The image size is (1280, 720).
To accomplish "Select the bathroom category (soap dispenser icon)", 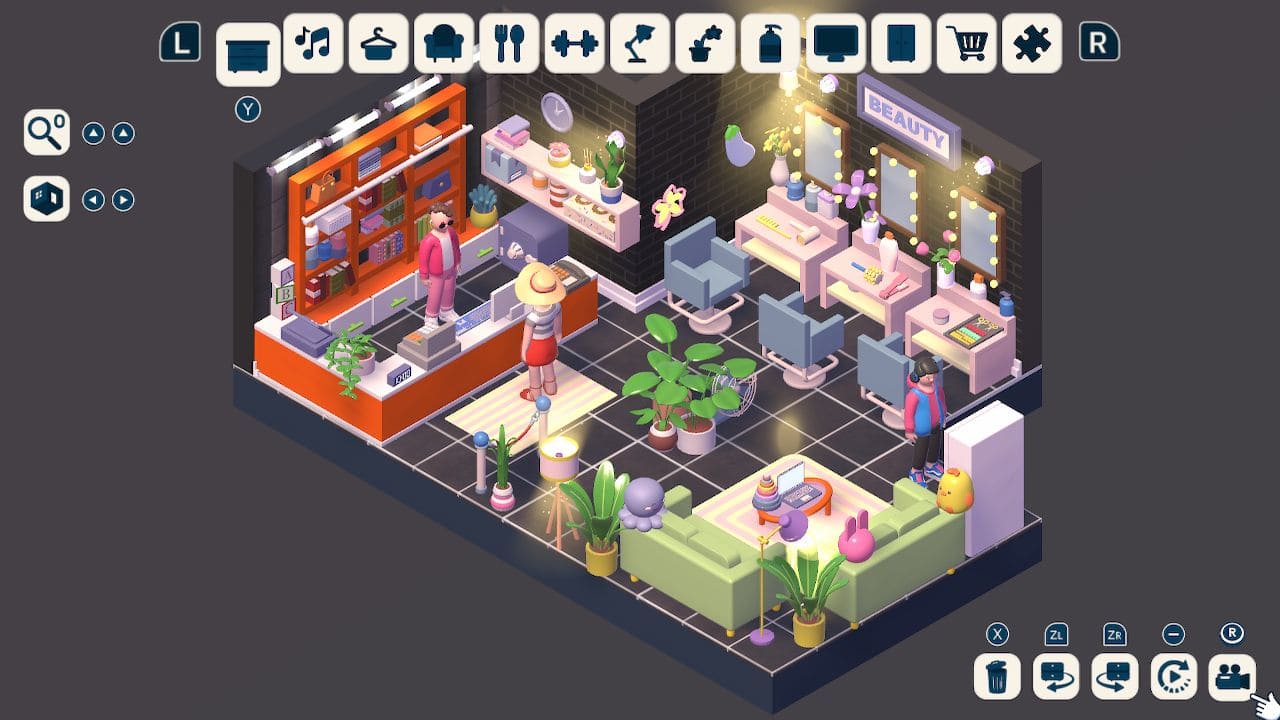I will (771, 43).
